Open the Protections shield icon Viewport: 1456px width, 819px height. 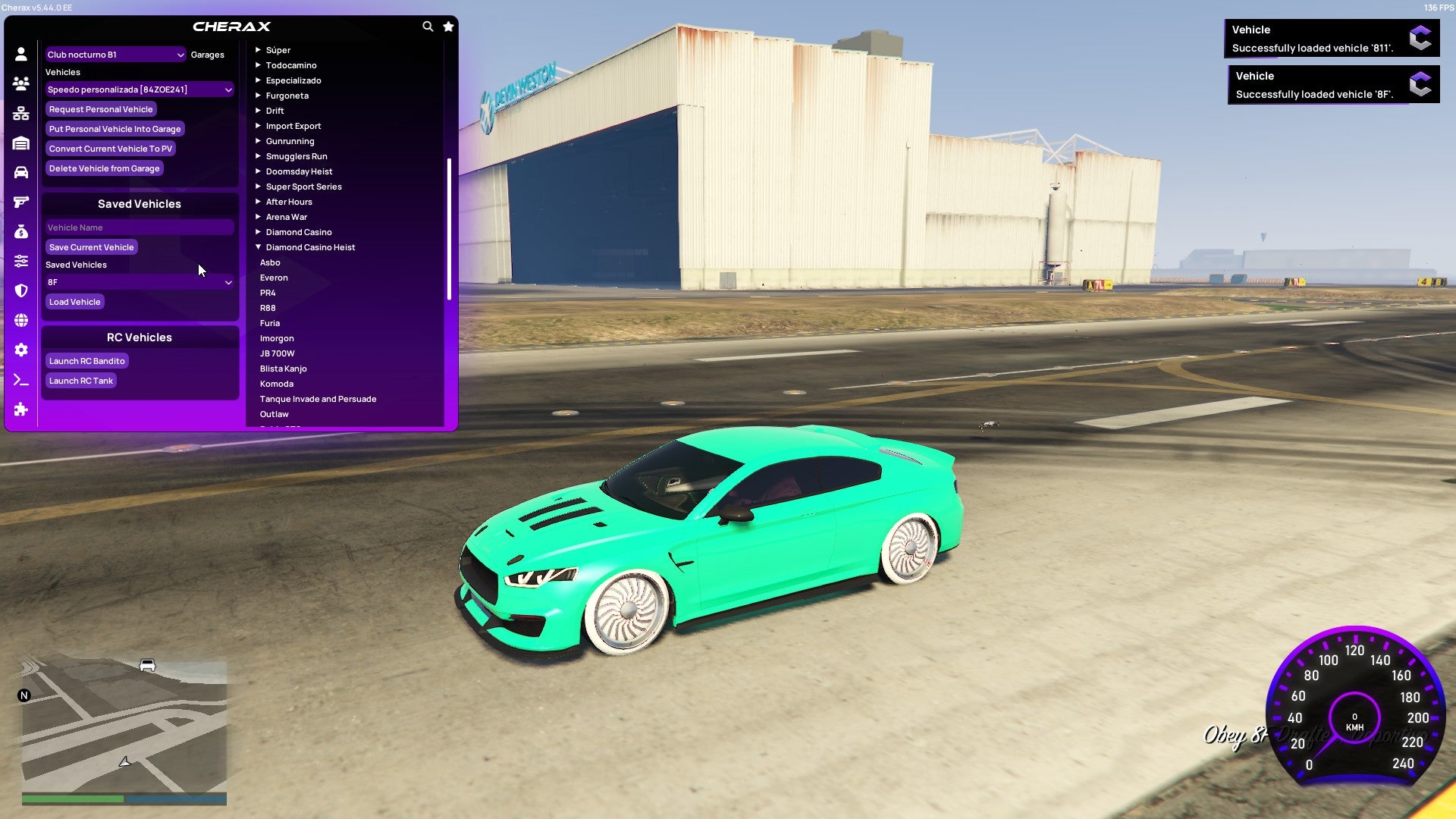coord(20,289)
